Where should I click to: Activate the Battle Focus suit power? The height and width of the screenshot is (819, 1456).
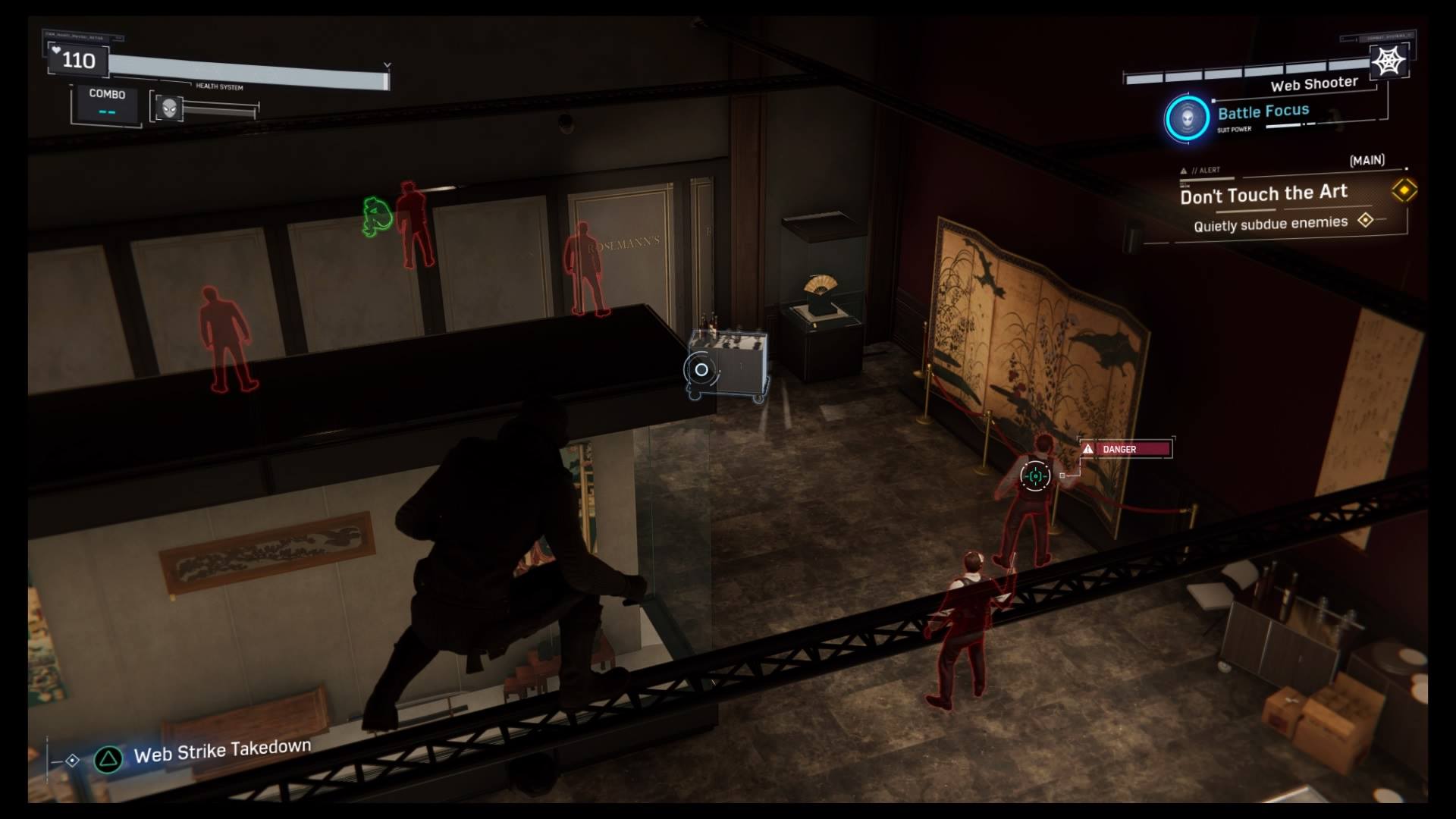click(x=1187, y=118)
